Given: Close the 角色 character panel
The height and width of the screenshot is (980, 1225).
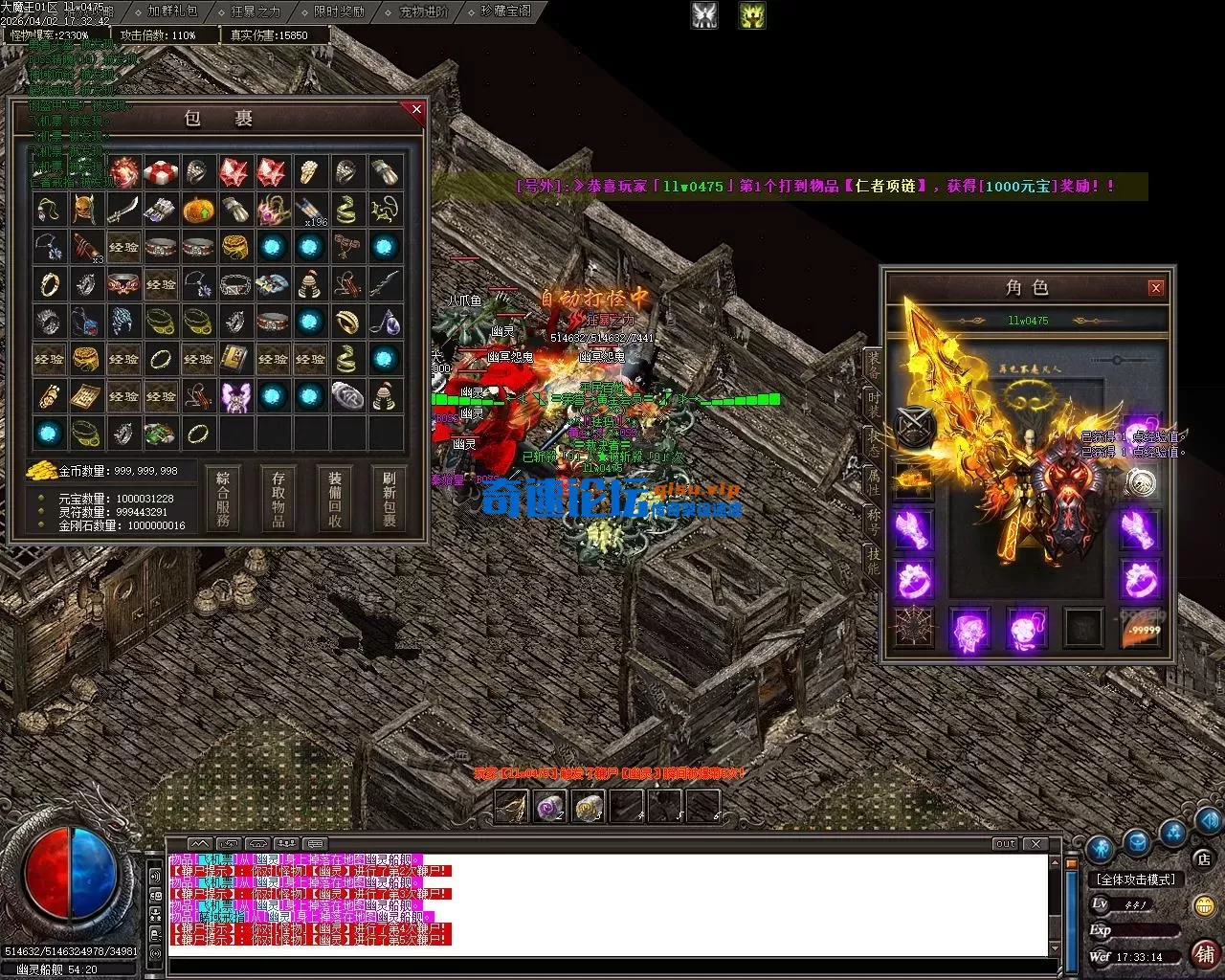Looking at the screenshot, I should 1156,287.
